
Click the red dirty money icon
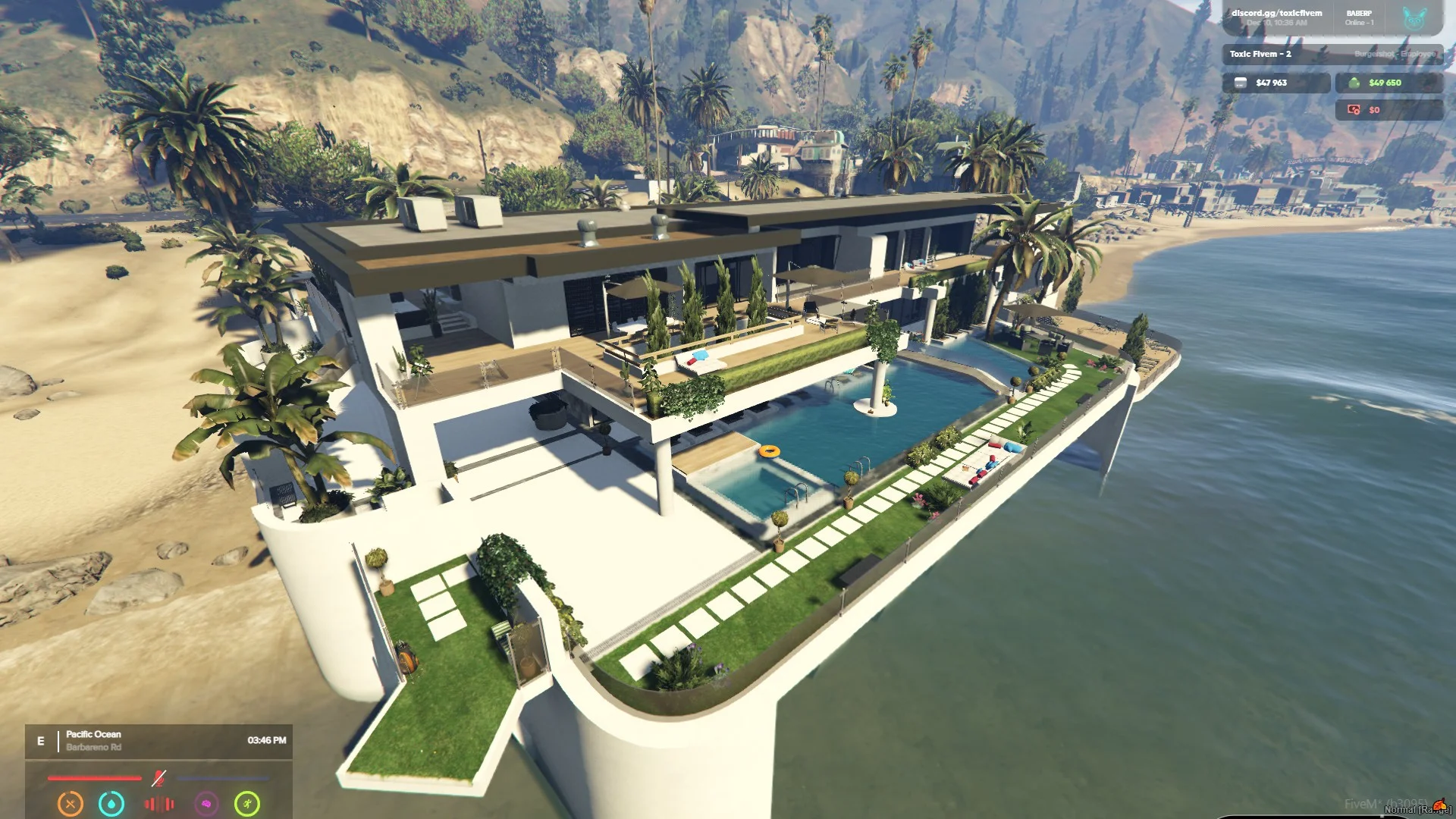tap(1354, 110)
